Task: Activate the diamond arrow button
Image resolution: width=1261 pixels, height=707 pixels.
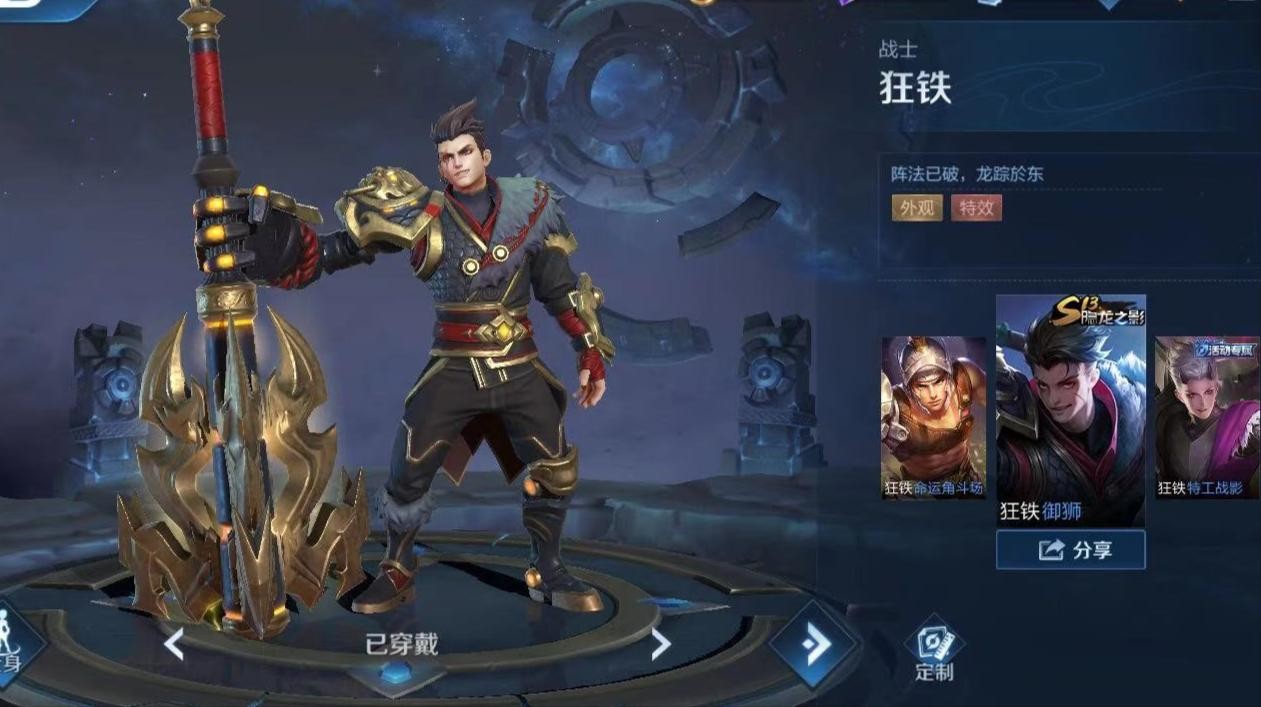Action: (x=814, y=645)
